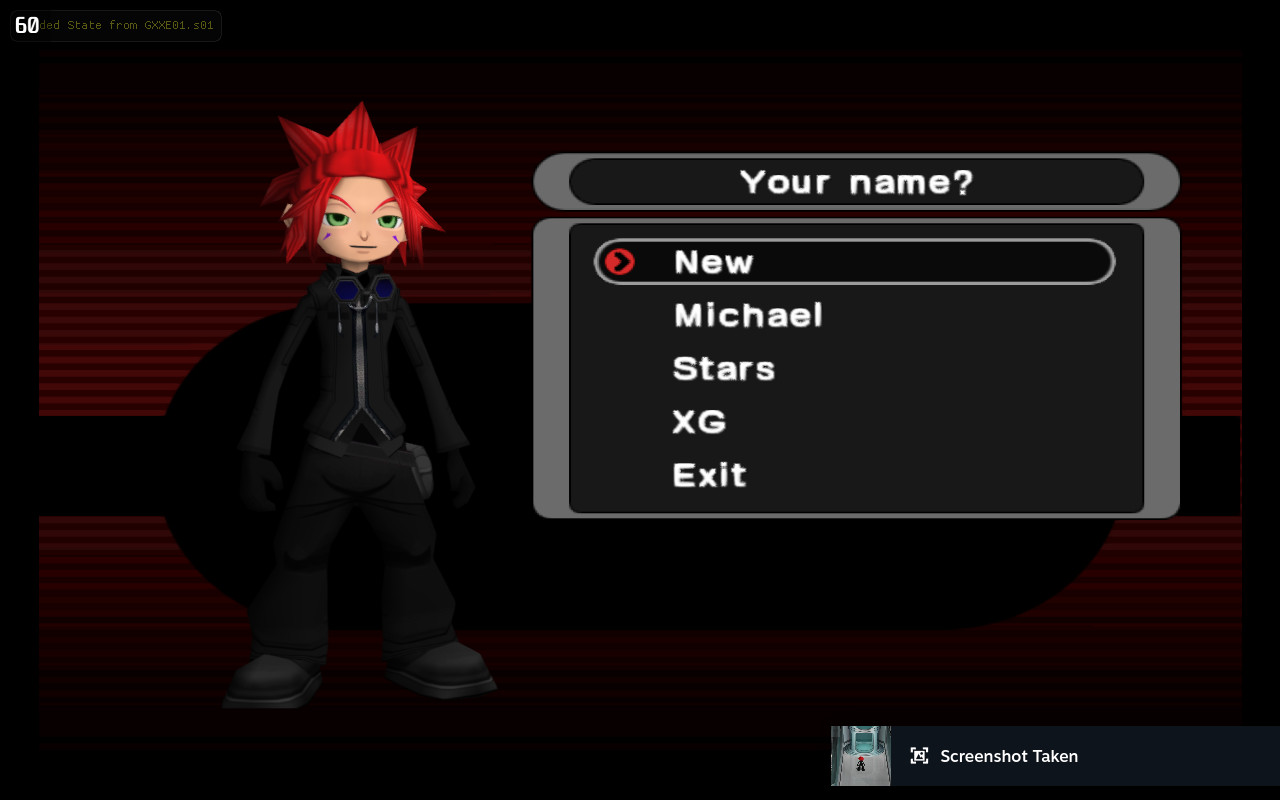Select Stars from the name list
This screenshot has height=800, width=1280.
point(724,368)
